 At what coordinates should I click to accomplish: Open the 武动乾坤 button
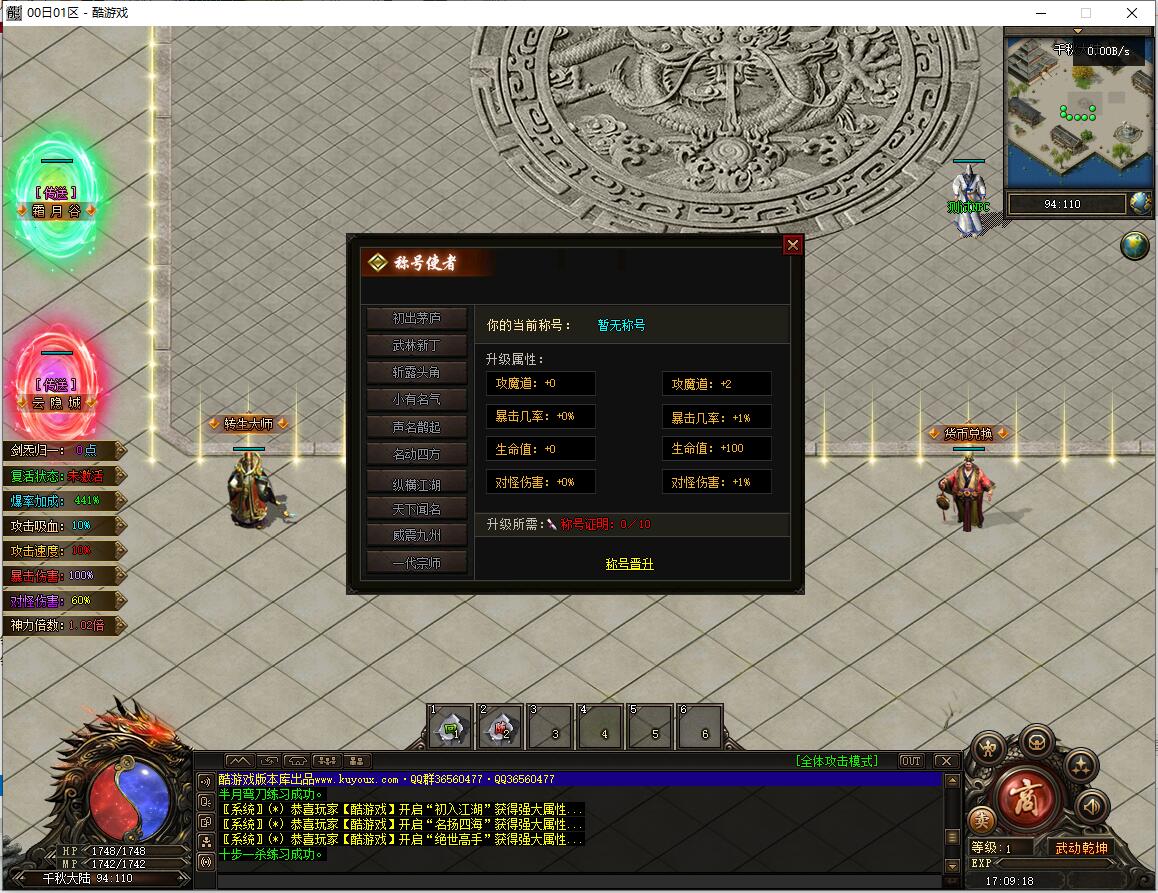tap(1081, 848)
